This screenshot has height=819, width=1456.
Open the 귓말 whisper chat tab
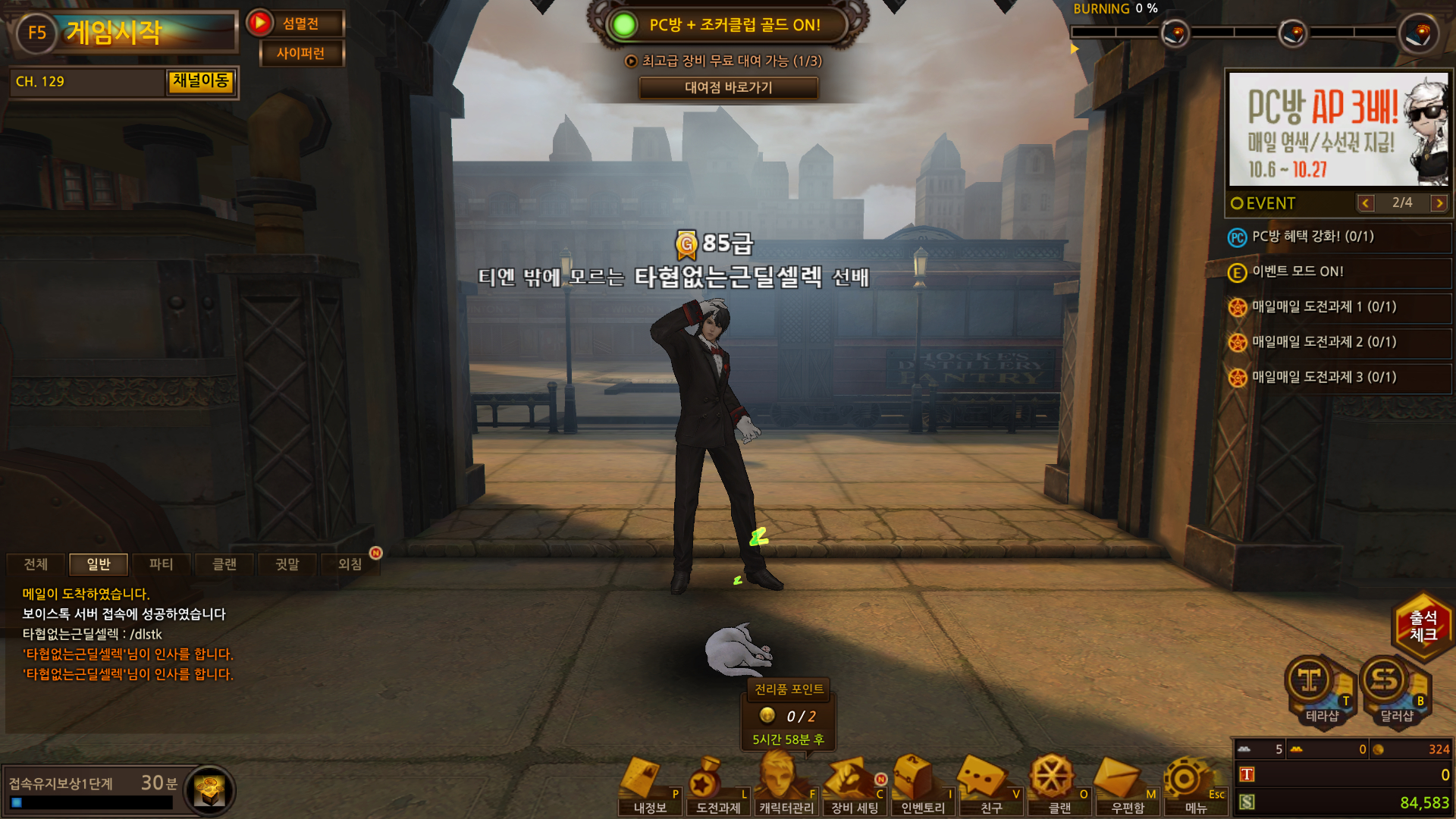[x=287, y=564]
